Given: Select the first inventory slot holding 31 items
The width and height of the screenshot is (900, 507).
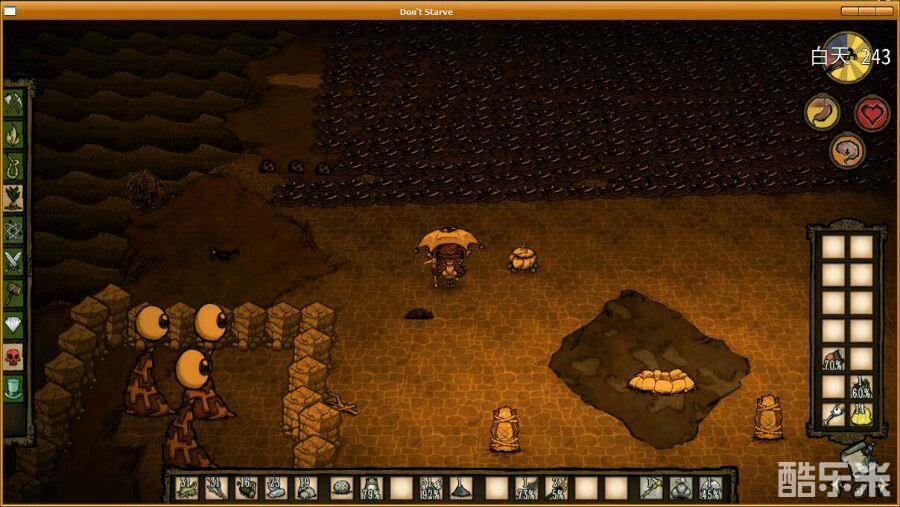Looking at the screenshot, I should click(186, 488).
